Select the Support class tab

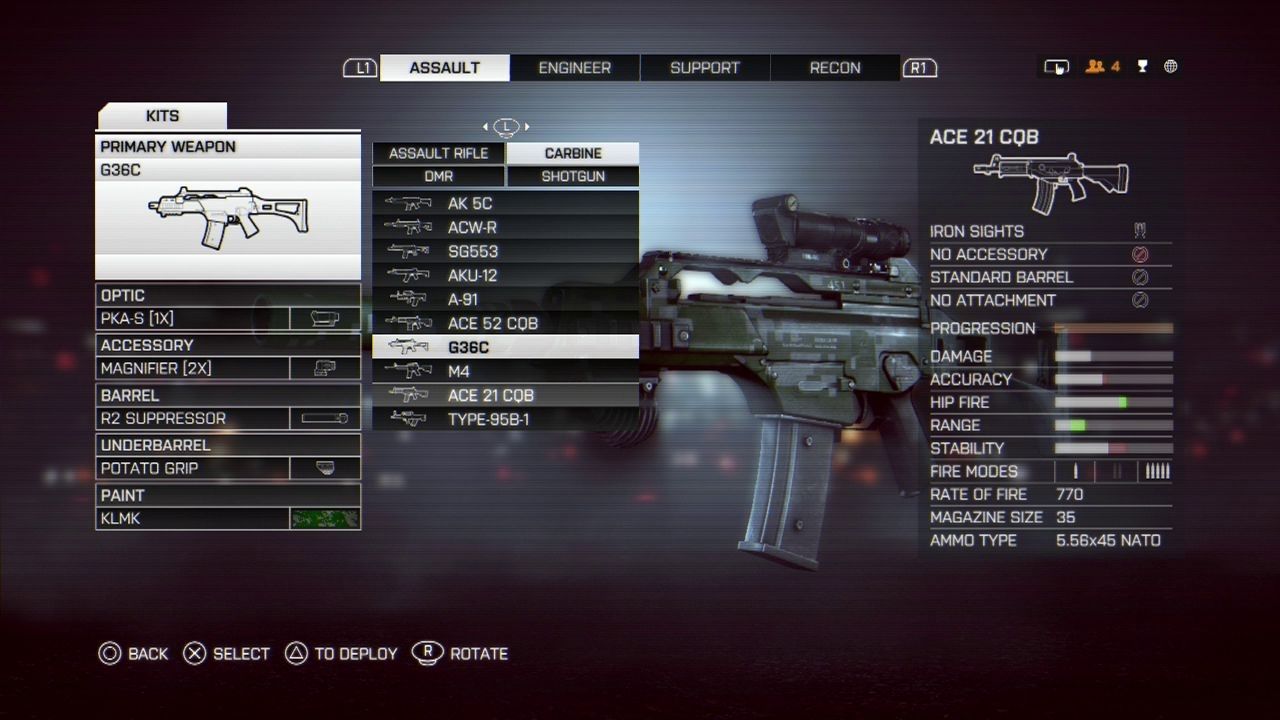click(704, 68)
